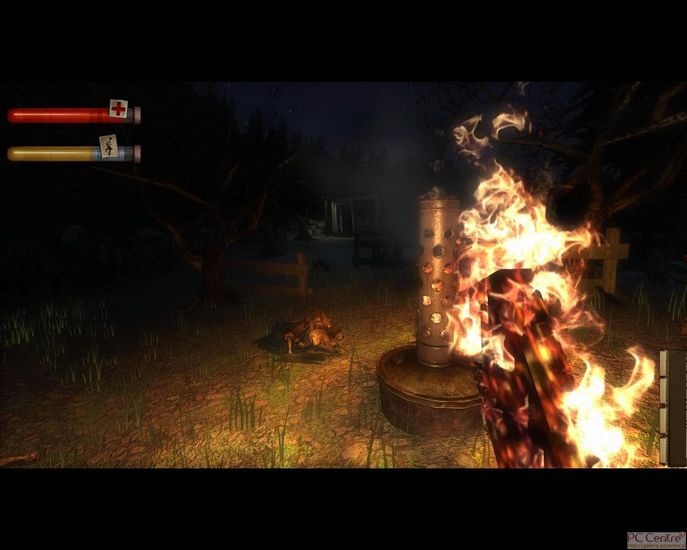This screenshot has width=687, height=550.
Task: Click the PC Centre watermark logo
Action: (655, 539)
